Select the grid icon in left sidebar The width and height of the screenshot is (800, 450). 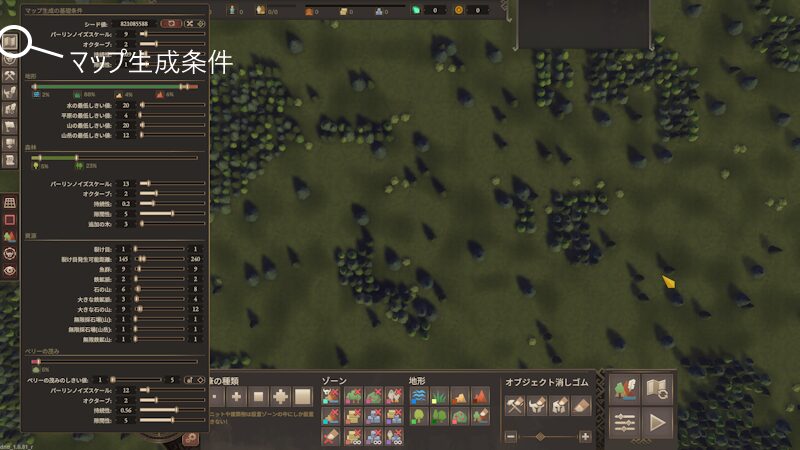point(11,202)
